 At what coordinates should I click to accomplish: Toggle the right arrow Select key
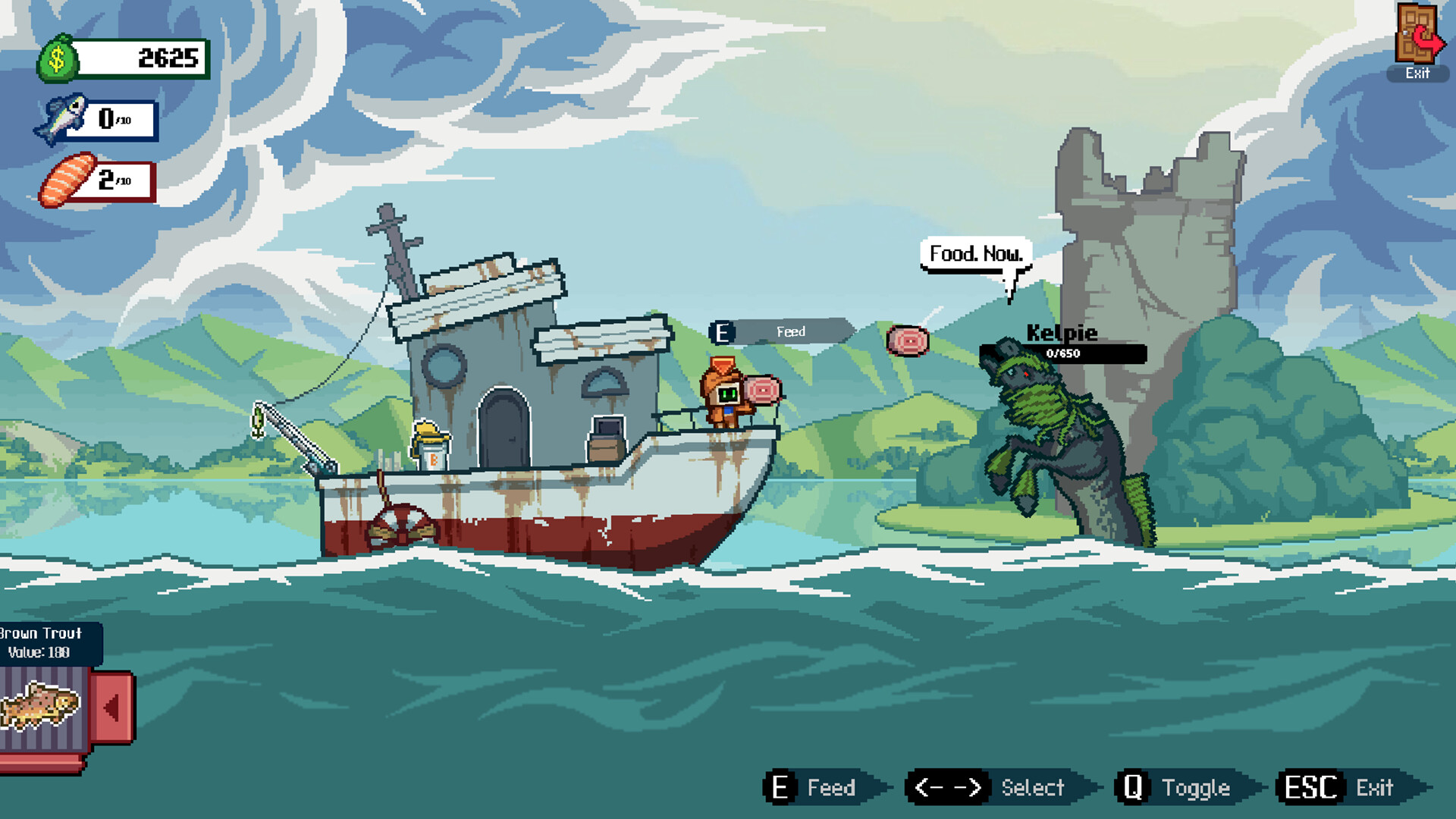968,787
